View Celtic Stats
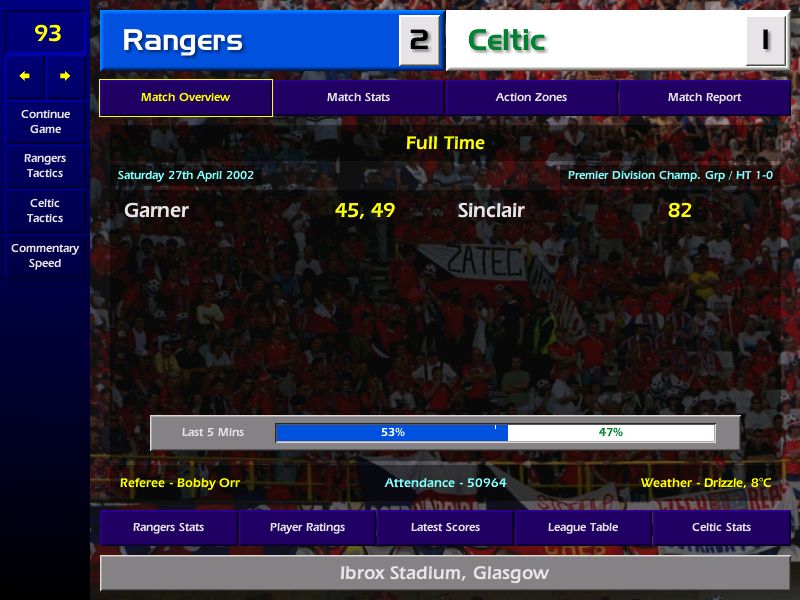The width and height of the screenshot is (800, 600). [721, 527]
